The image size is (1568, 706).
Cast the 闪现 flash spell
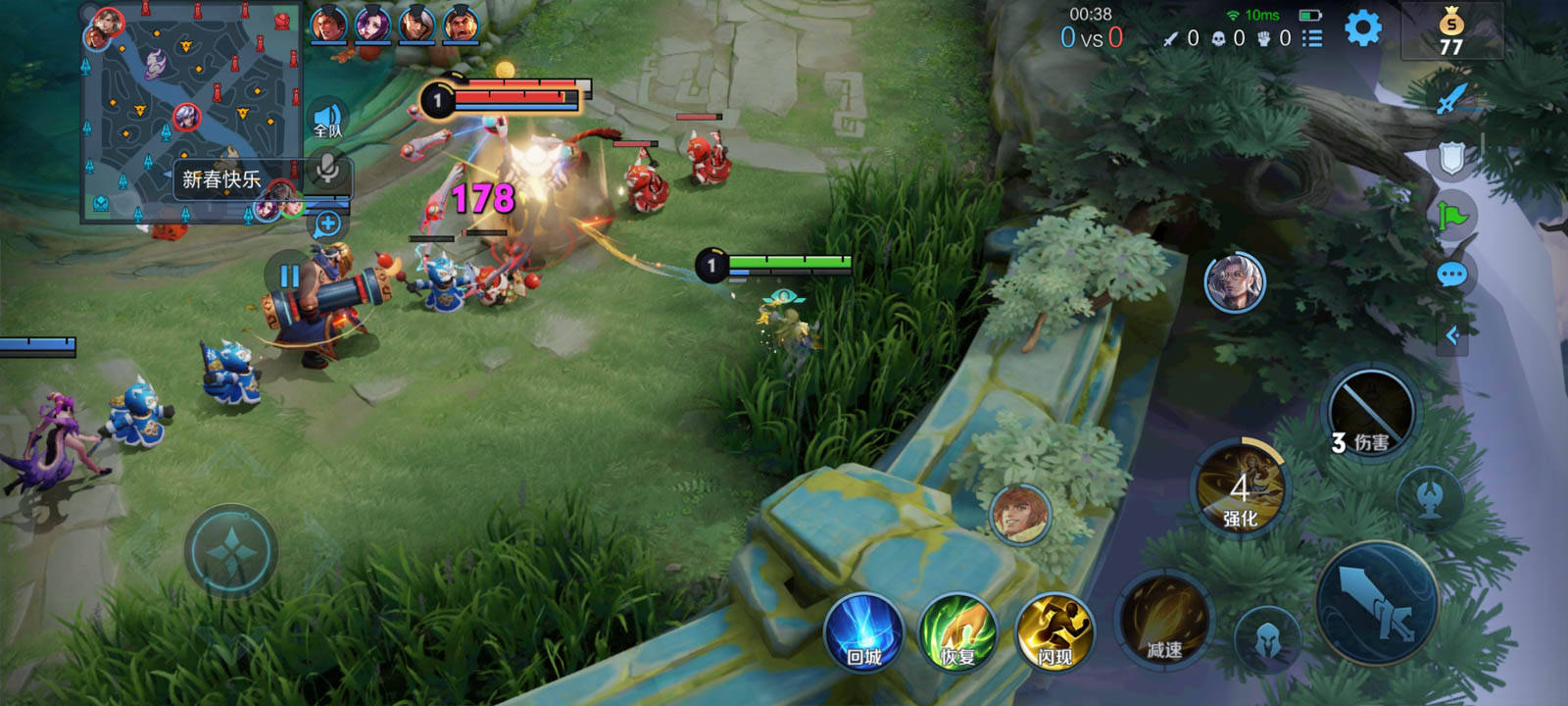pyautogui.click(x=1054, y=632)
